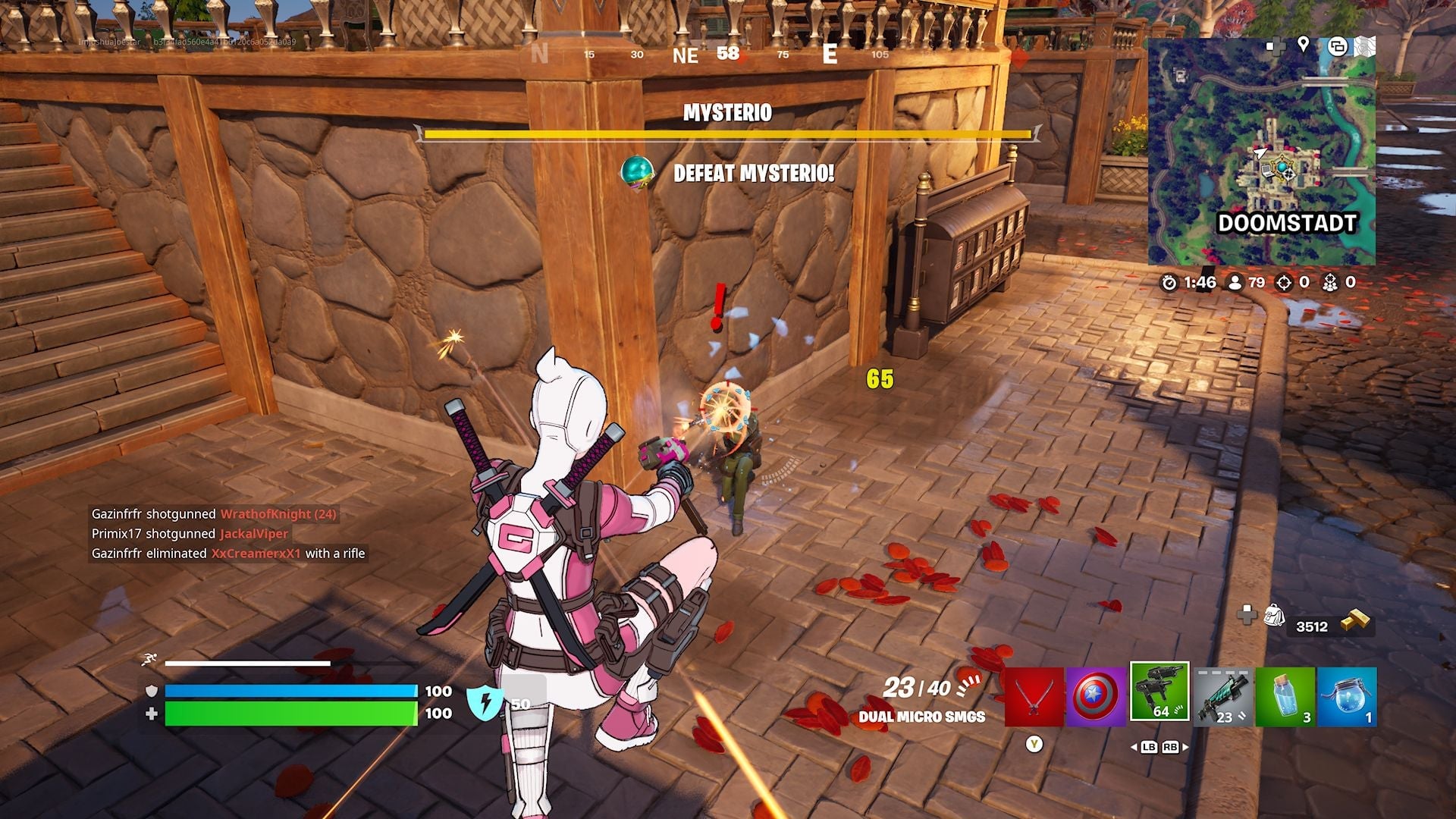Click the right arrow beside the RB prompt

click(x=1185, y=747)
